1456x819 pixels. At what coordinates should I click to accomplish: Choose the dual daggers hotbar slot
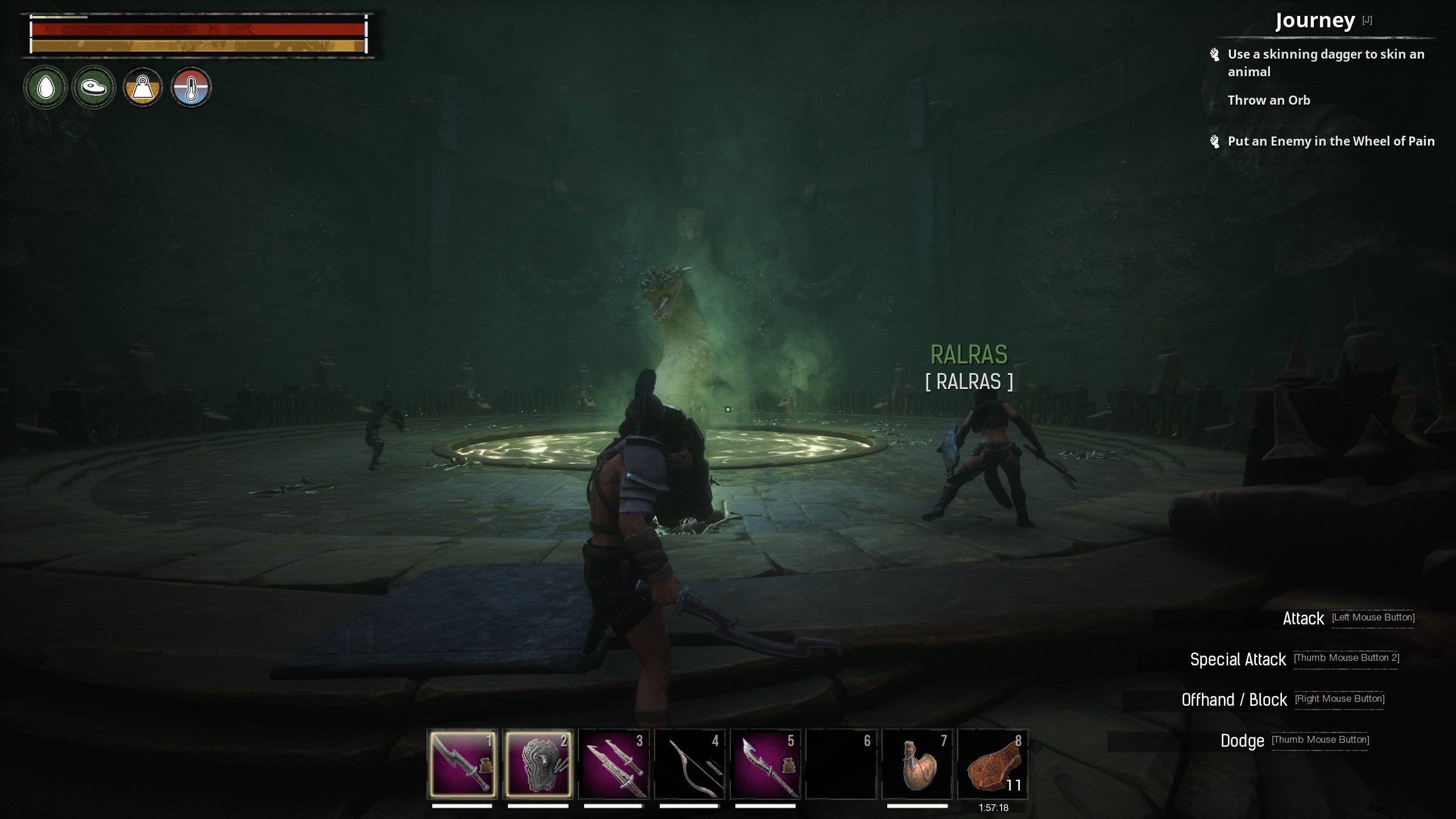(x=614, y=764)
